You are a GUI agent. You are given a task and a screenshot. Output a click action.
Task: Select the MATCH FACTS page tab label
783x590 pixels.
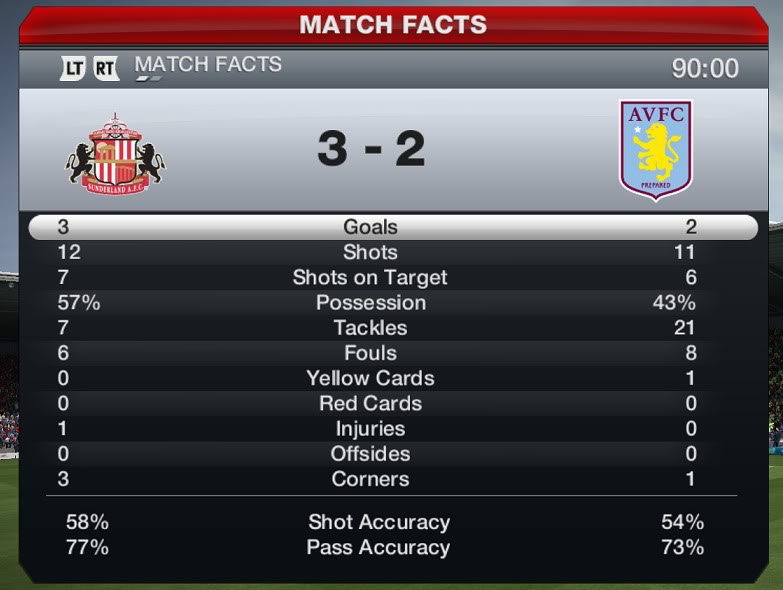click(208, 65)
